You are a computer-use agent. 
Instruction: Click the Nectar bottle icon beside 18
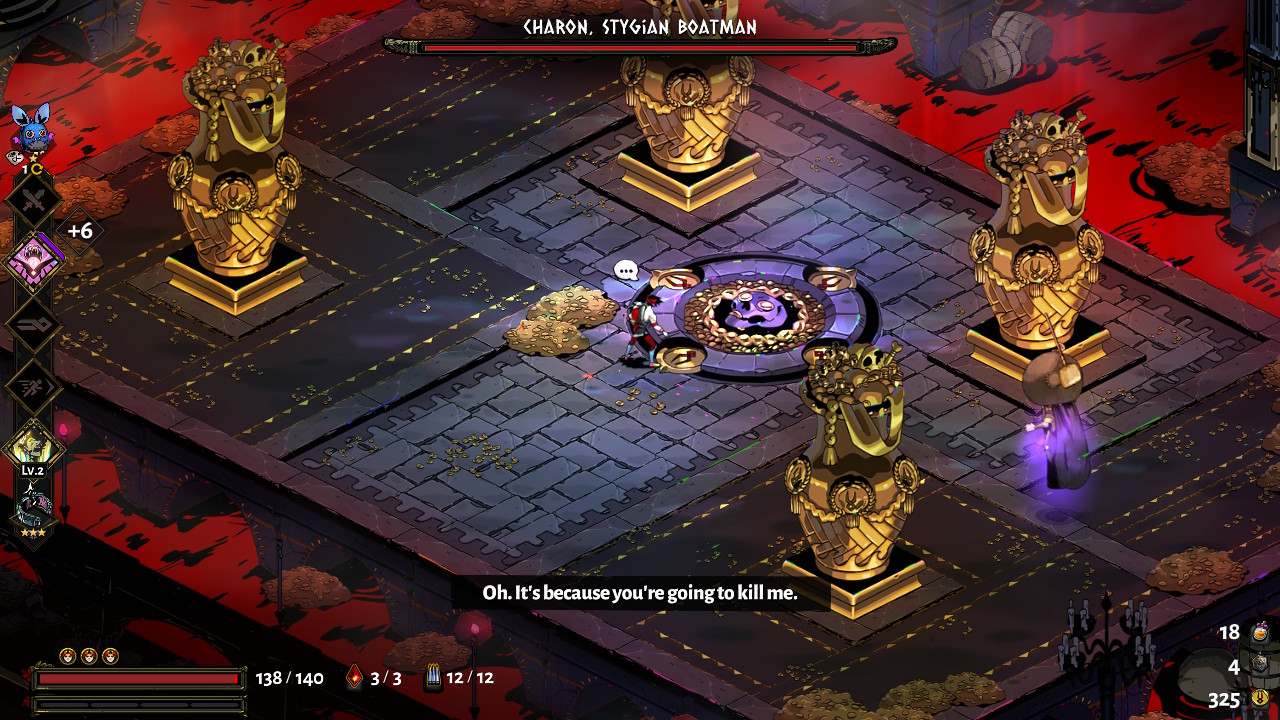coord(1259,634)
